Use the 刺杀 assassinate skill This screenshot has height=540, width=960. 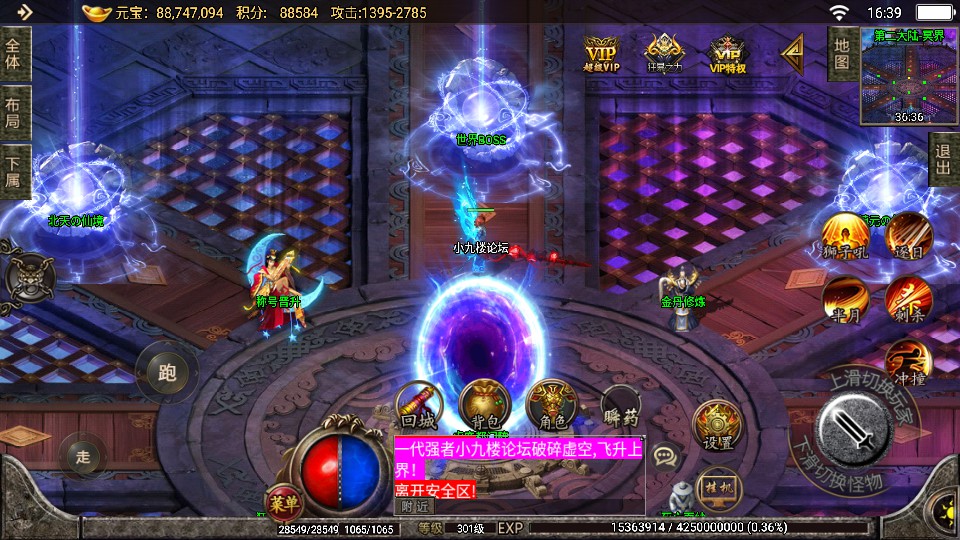(908, 299)
